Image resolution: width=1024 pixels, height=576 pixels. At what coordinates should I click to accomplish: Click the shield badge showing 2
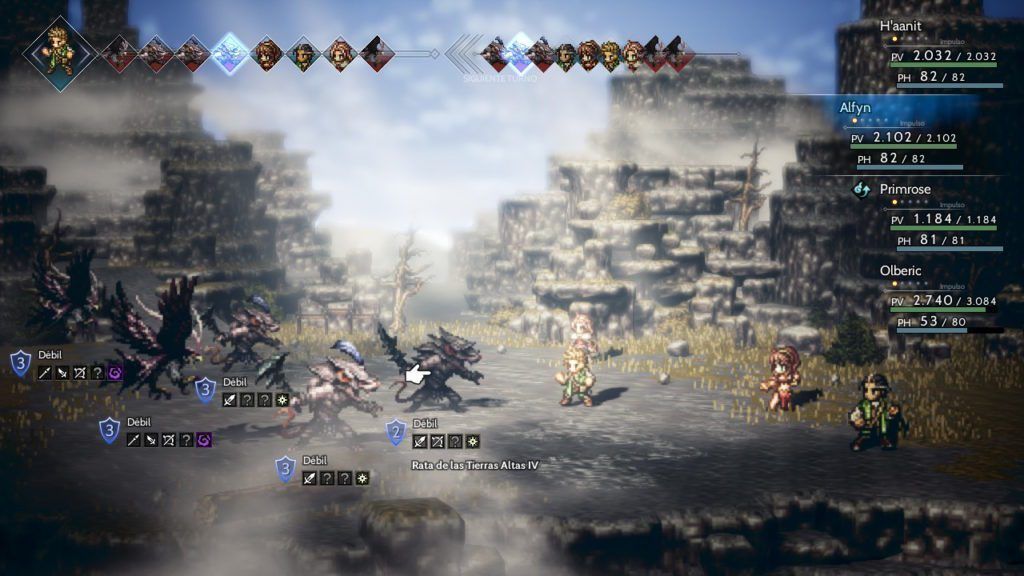click(x=396, y=432)
